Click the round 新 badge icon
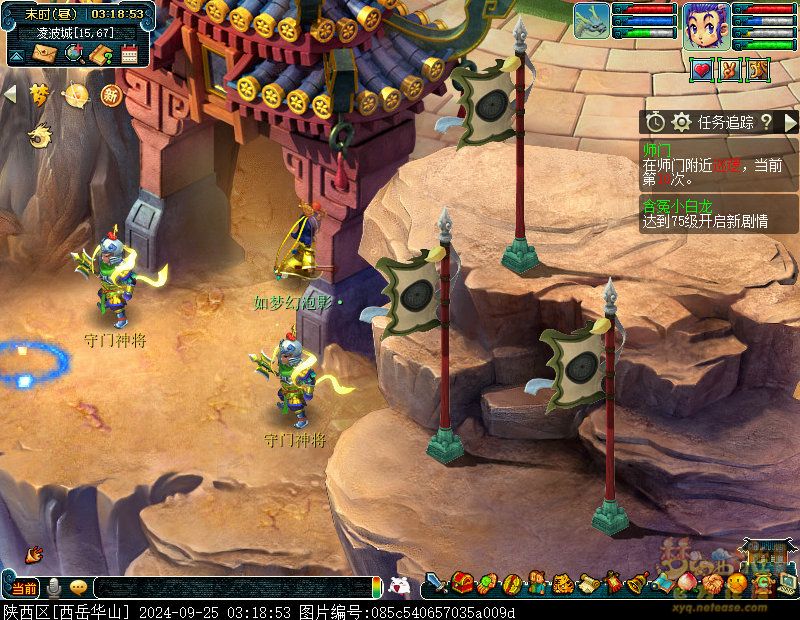Image resolution: width=800 pixels, height=620 pixels. pyautogui.click(x=111, y=95)
